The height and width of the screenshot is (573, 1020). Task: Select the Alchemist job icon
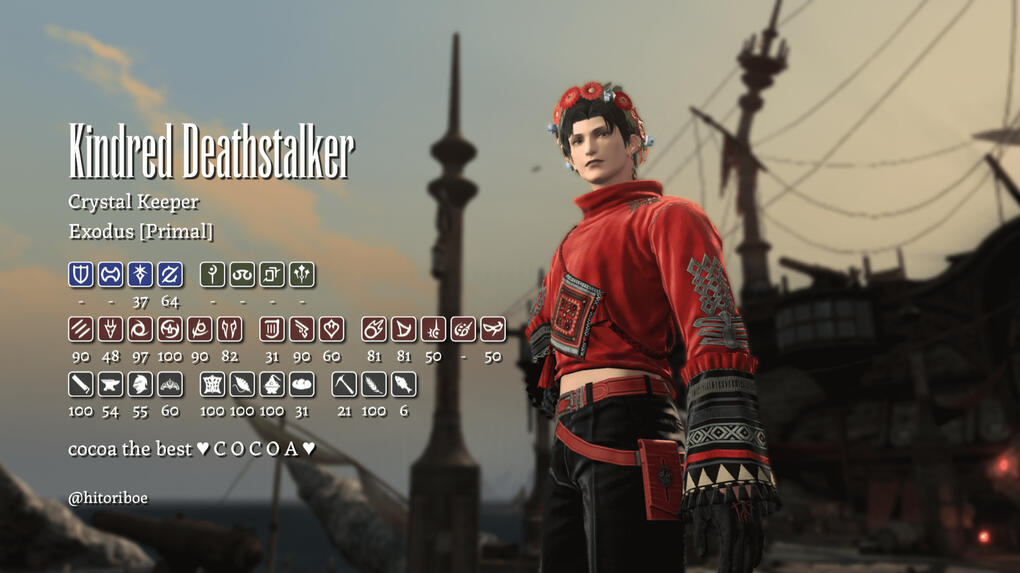pyautogui.click(x=272, y=384)
